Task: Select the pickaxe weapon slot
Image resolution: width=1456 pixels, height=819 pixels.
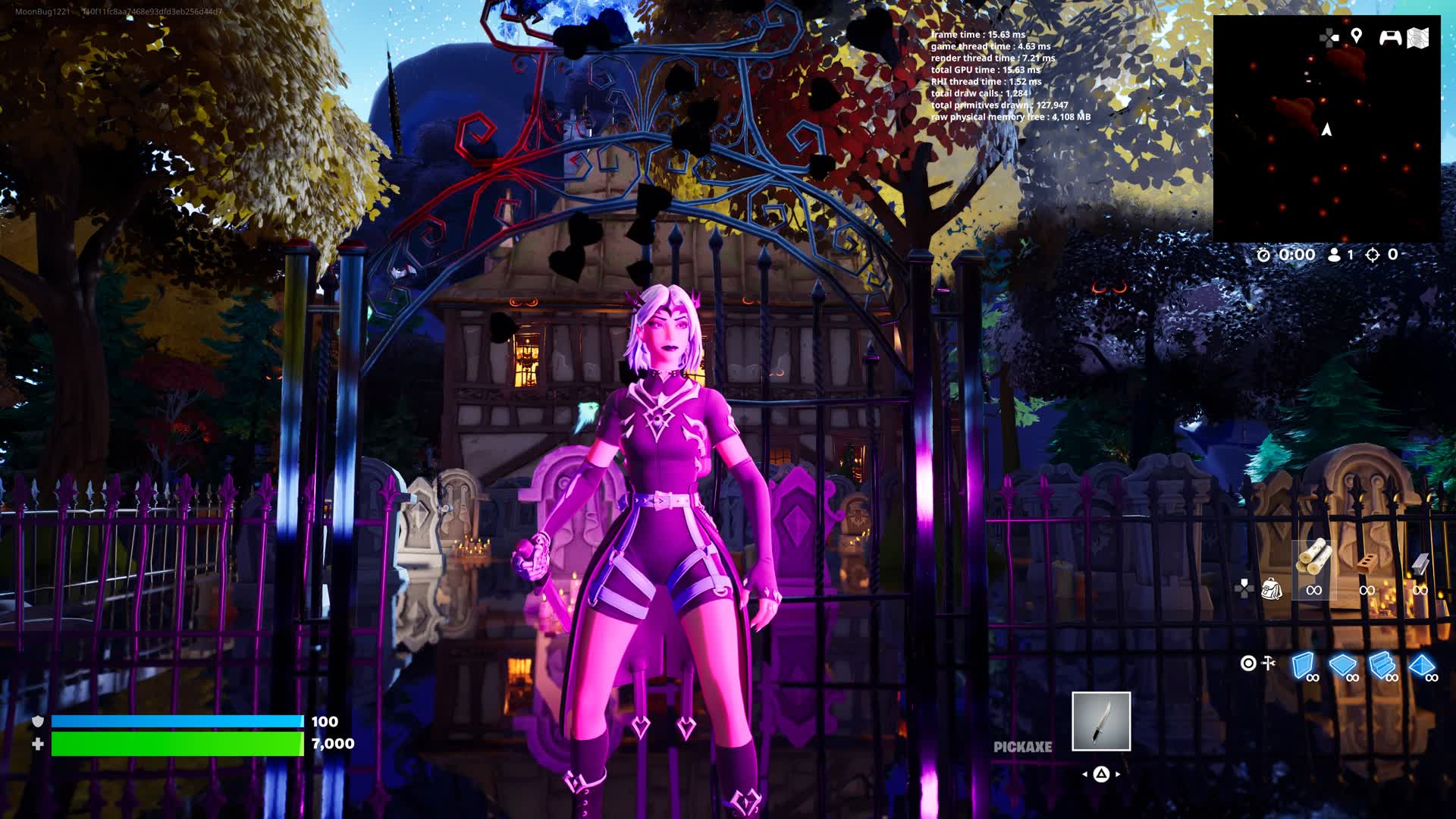Action: point(1101,721)
